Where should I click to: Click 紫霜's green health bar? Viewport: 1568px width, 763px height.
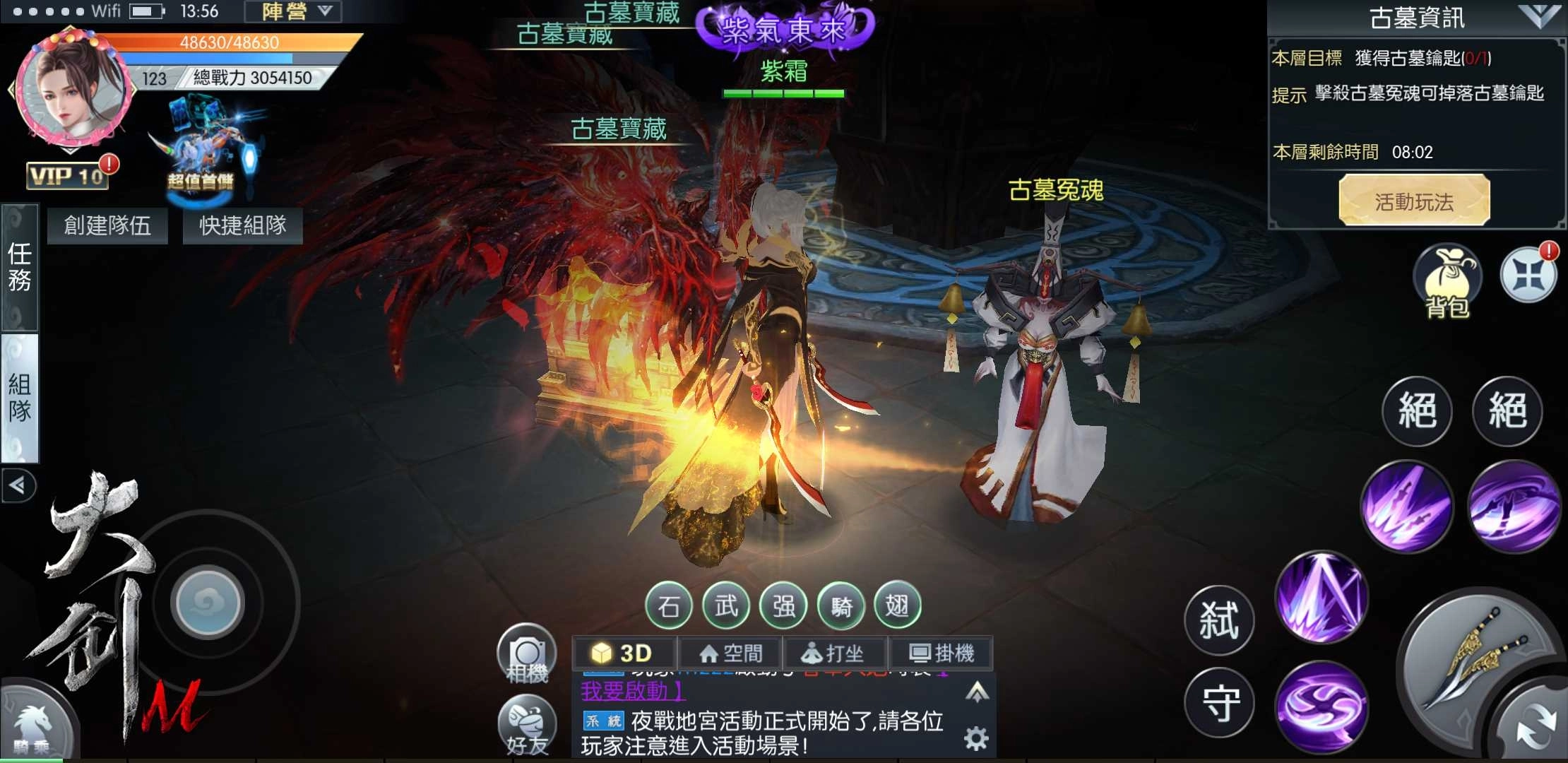(783, 92)
